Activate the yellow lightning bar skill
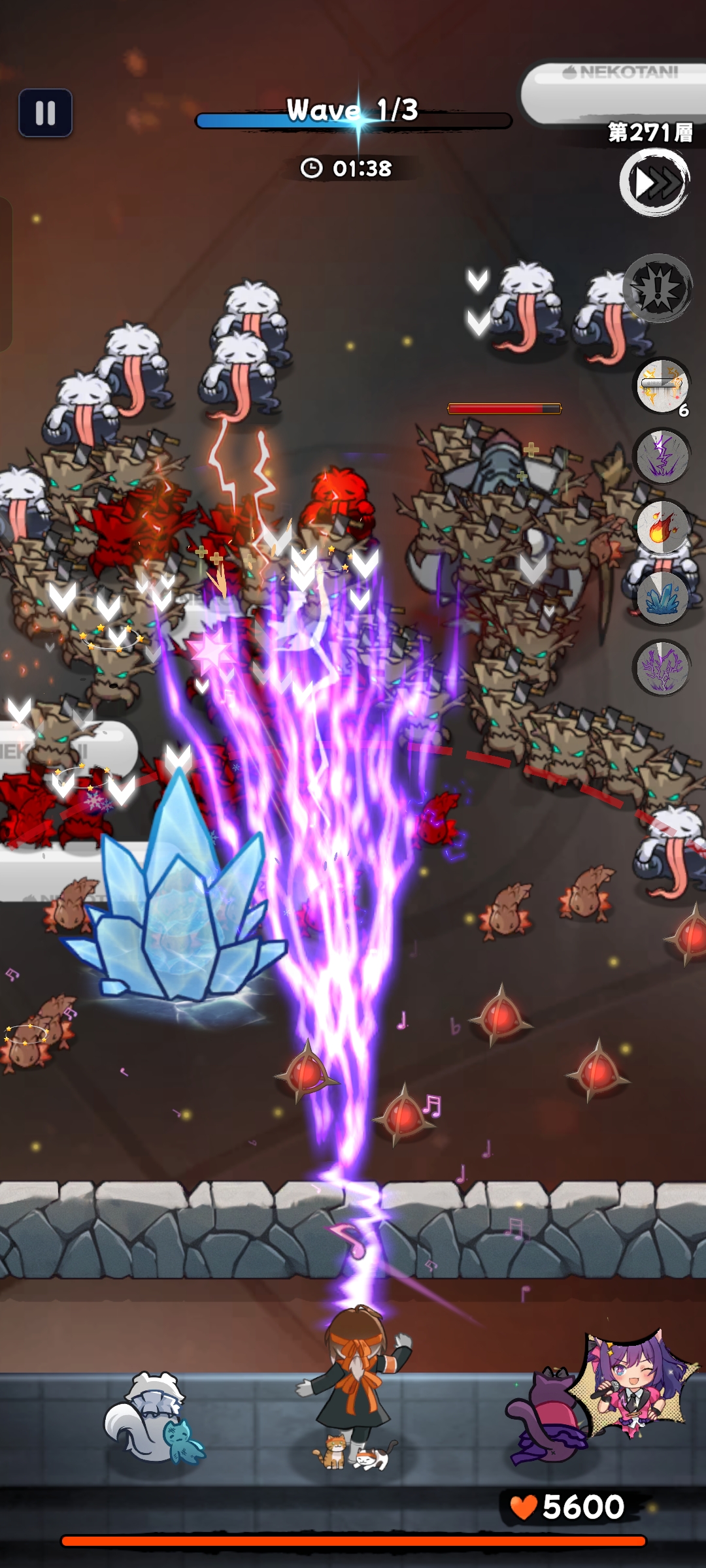706x1568 pixels. click(x=662, y=386)
